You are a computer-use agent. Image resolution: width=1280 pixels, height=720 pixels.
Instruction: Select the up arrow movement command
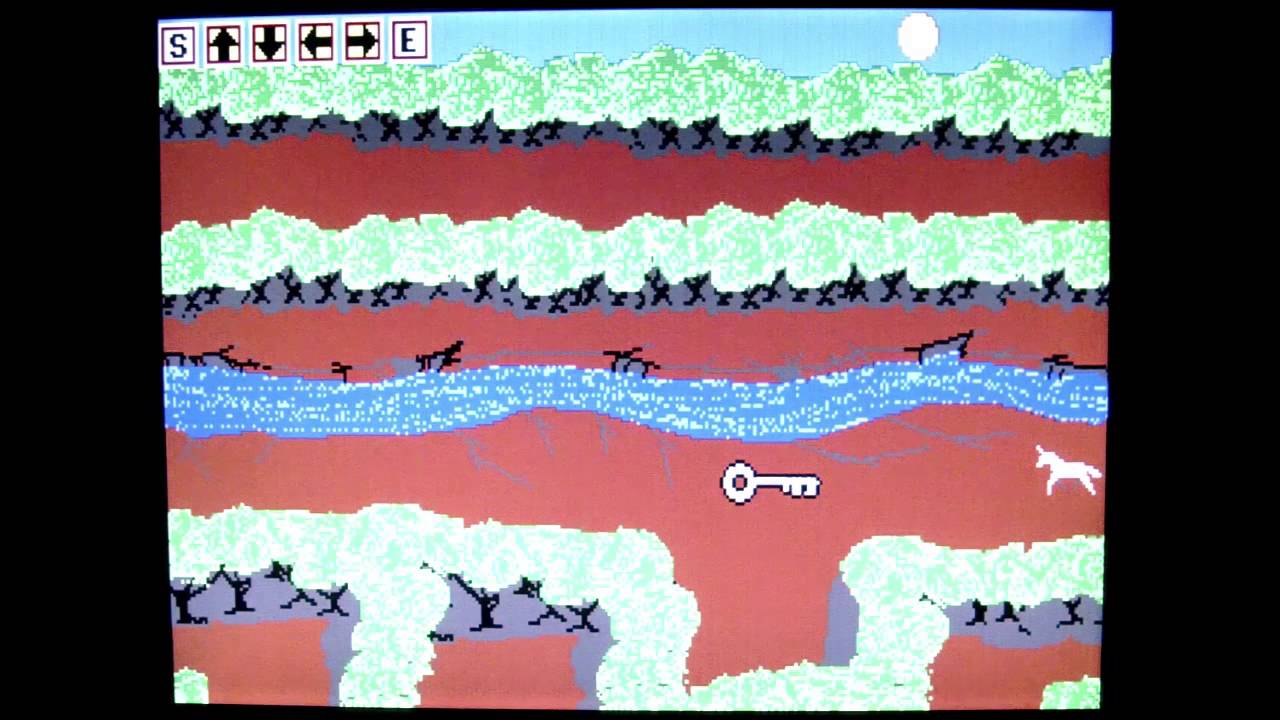tap(222, 42)
